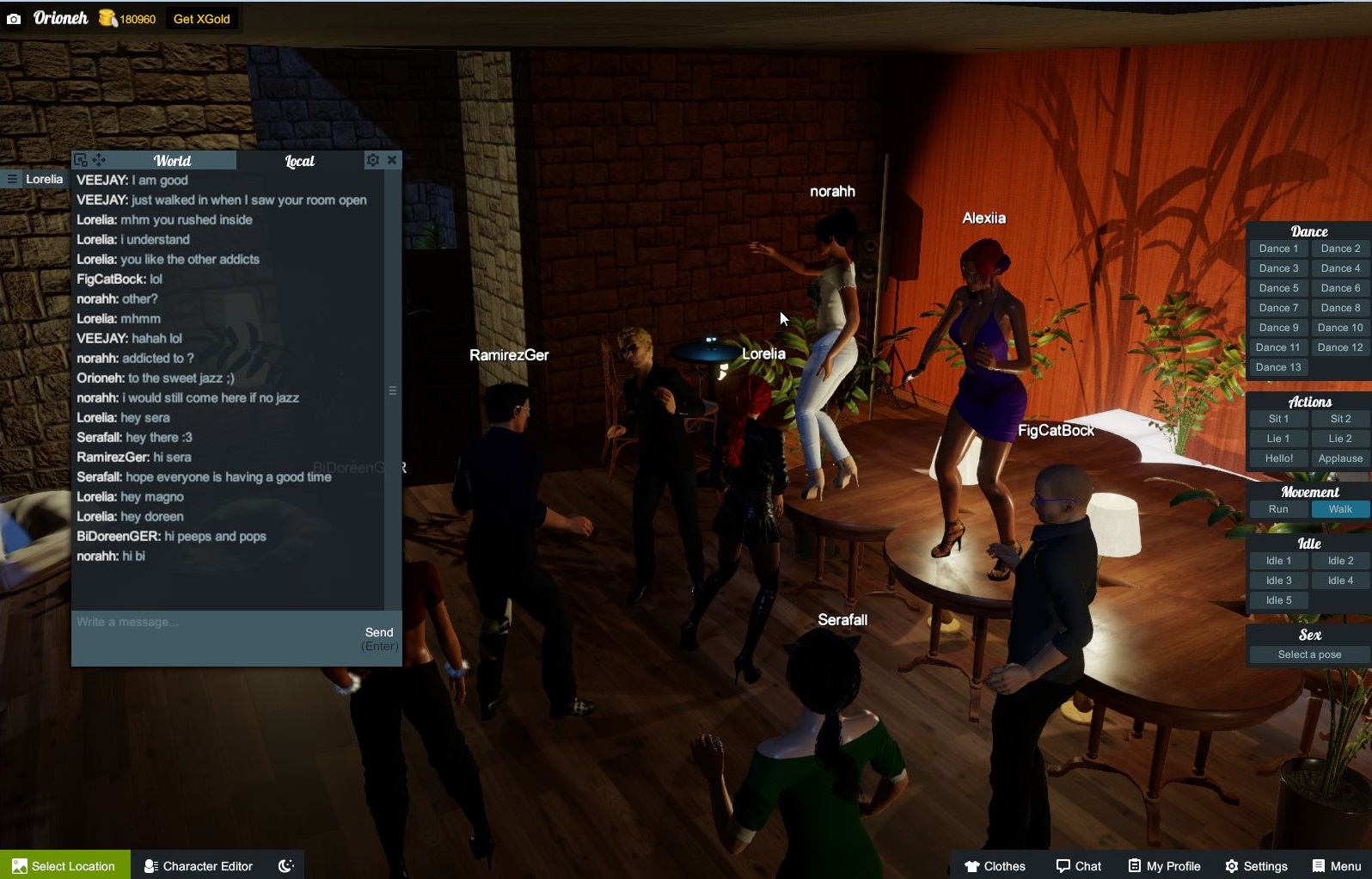Switch to the Local chat tab

[299, 161]
